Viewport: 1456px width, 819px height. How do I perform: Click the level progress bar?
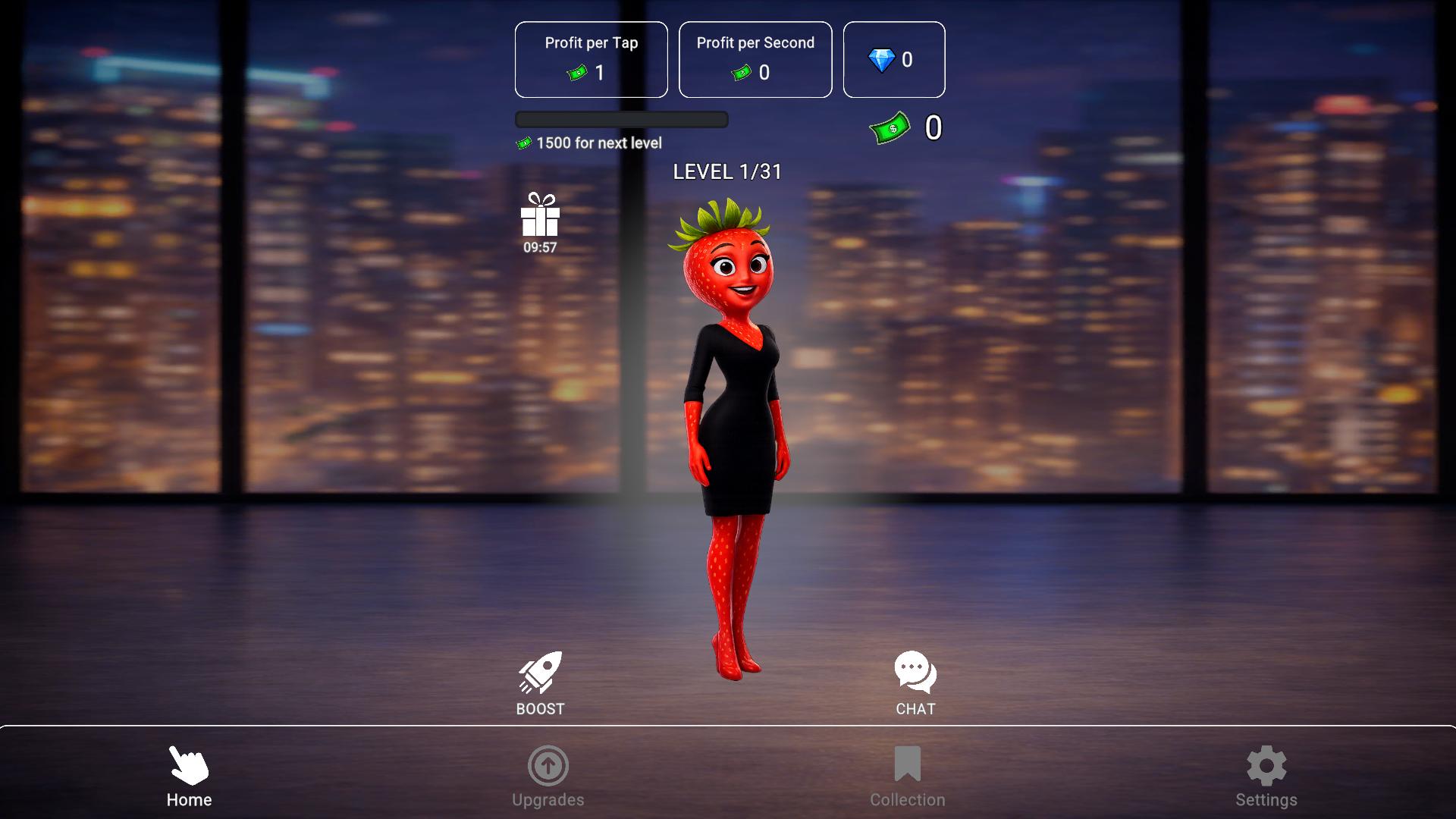point(621,120)
